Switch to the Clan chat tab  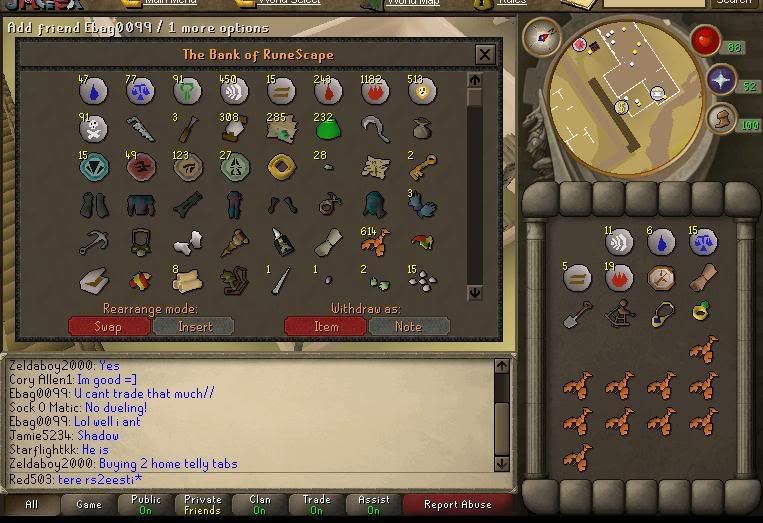point(260,504)
